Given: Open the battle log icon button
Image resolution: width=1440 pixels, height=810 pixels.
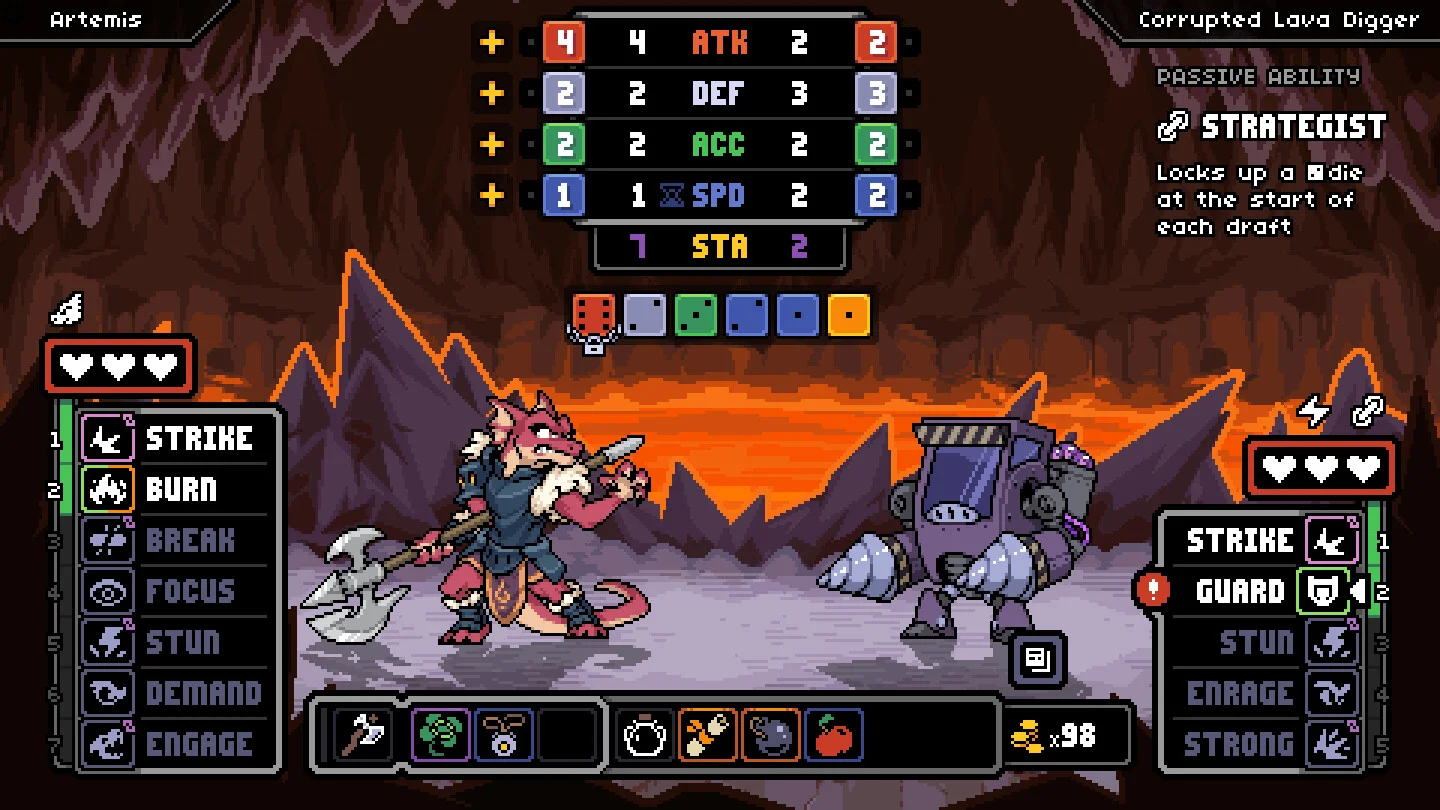Looking at the screenshot, I should [1037, 659].
